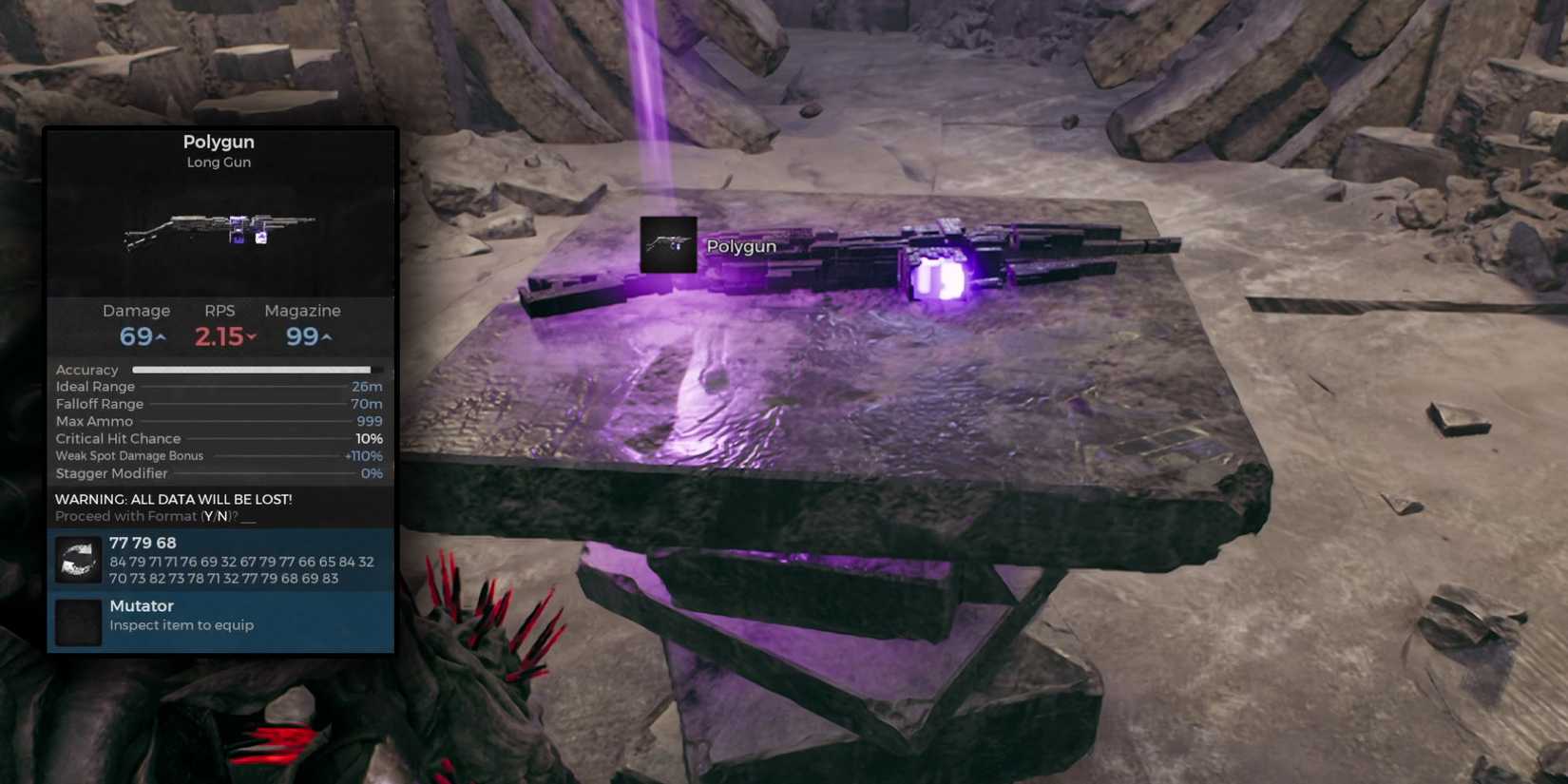Click the scrambled data emblem beside code 77 79 68

(x=77, y=560)
